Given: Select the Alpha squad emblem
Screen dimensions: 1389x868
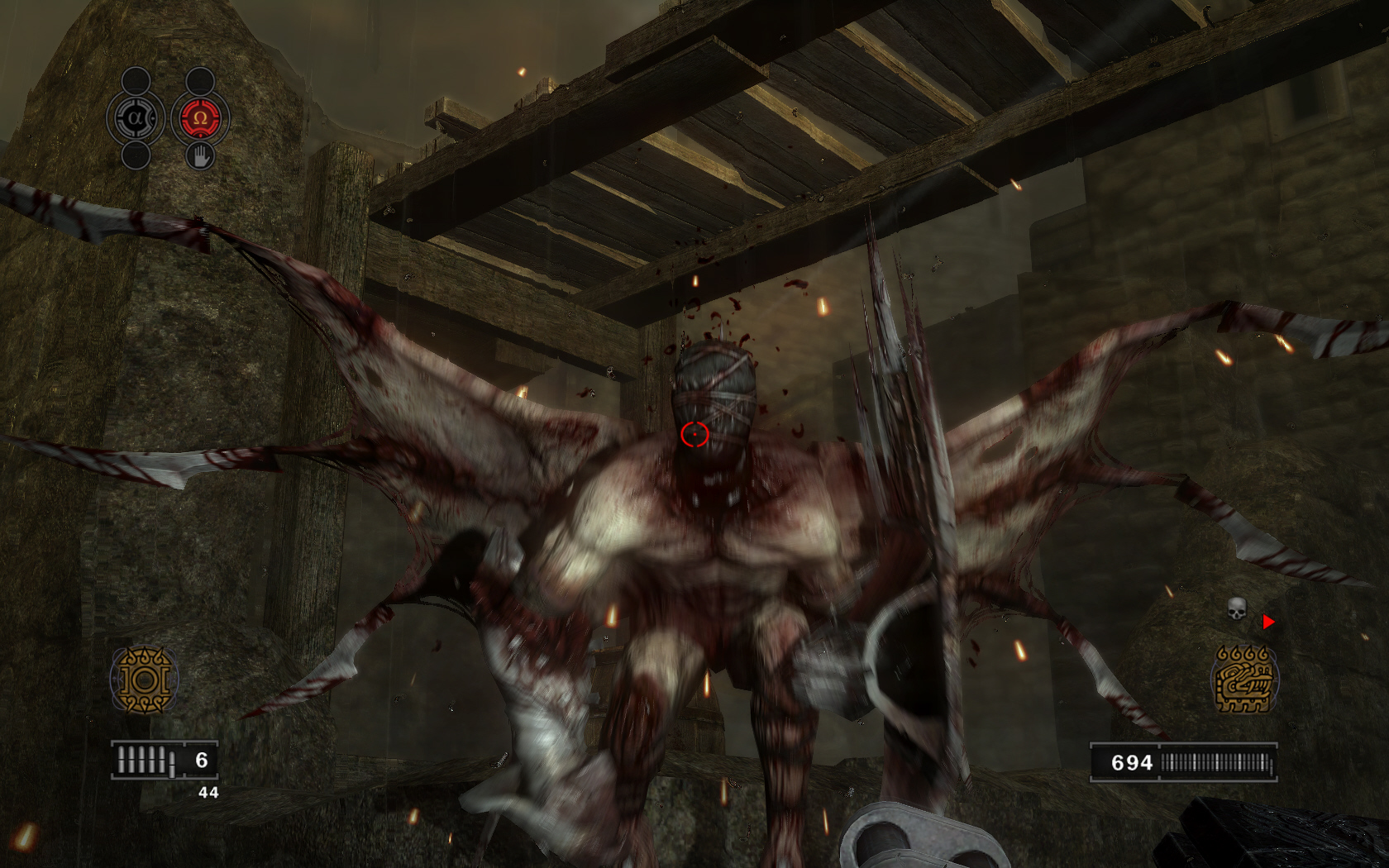Looking at the screenshot, I should click(136, 118).
